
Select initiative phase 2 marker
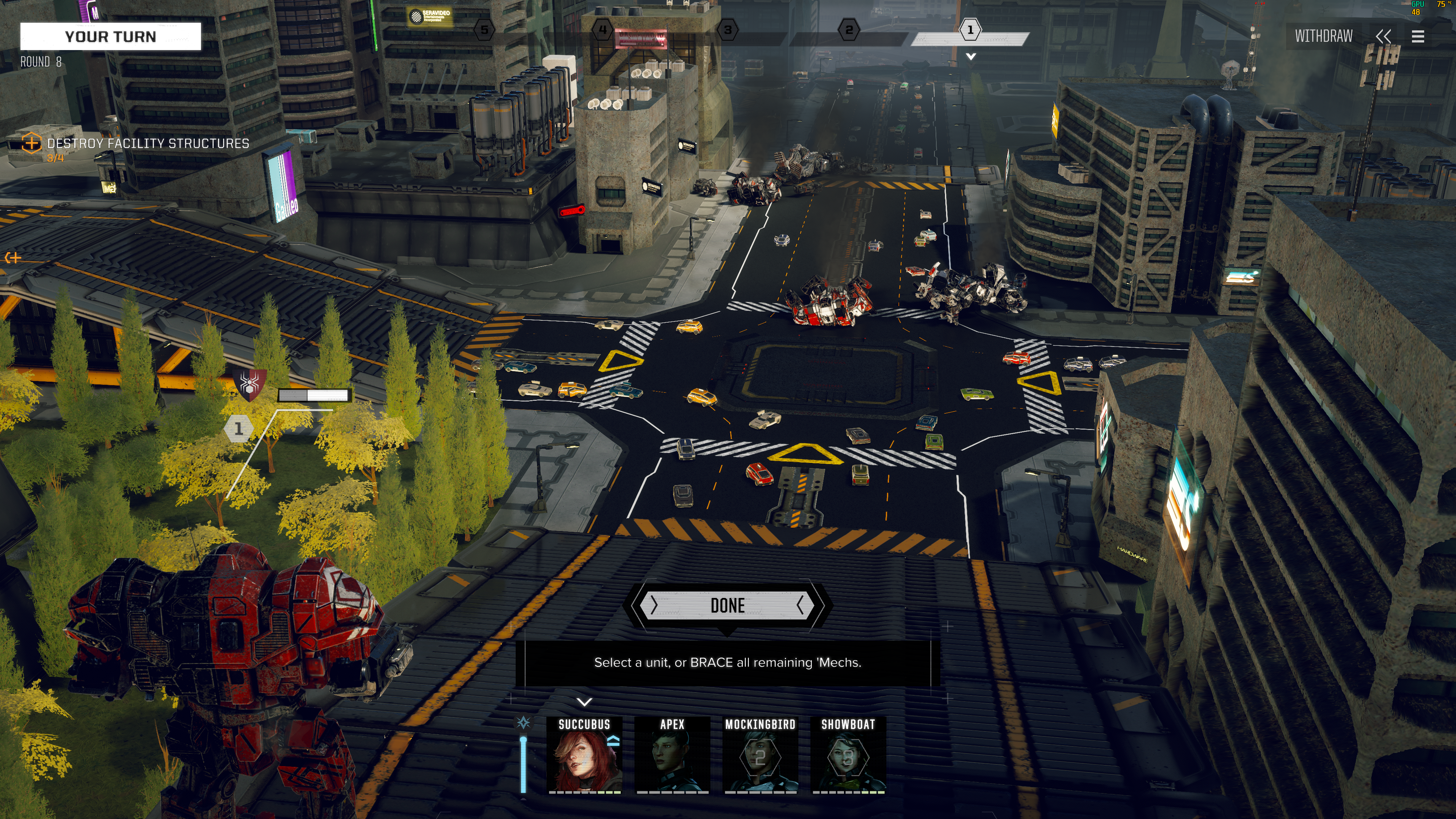[849, 30]
